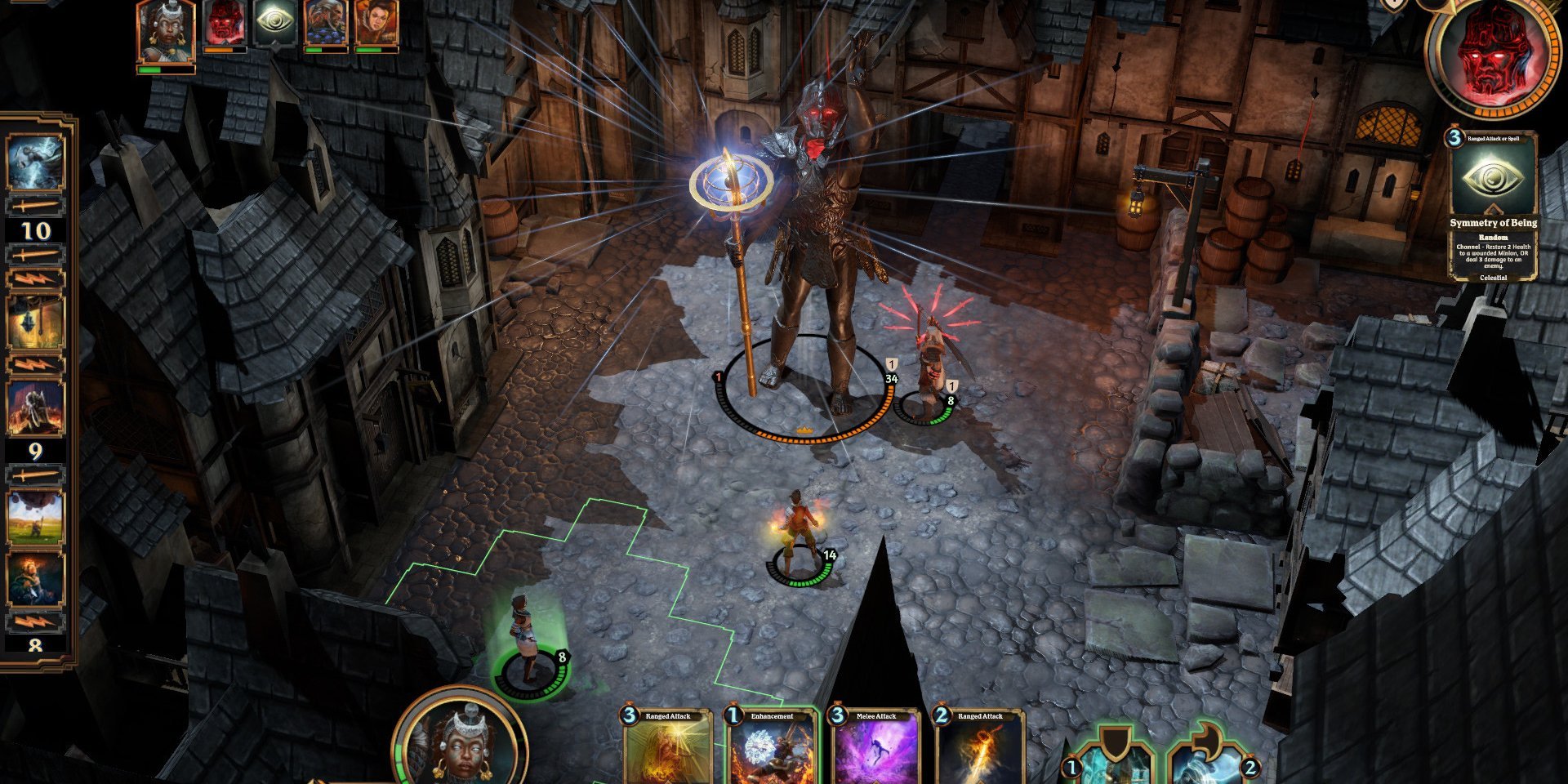Play the cost-2 flaming Ranged Attack card
This screenshot has height=784, width=1568.
(979, 747)
